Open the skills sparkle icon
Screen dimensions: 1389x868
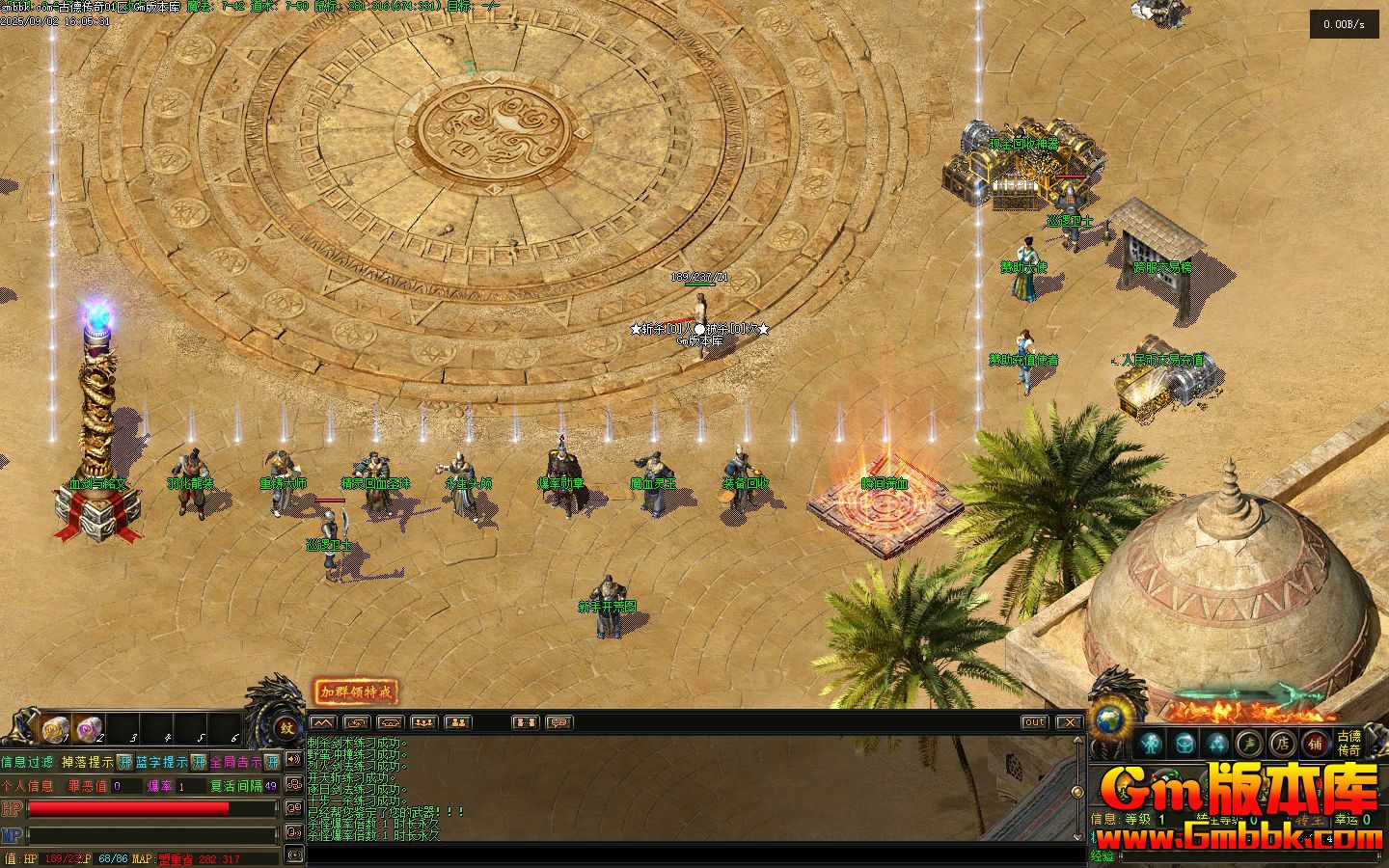pos(1217,744)
